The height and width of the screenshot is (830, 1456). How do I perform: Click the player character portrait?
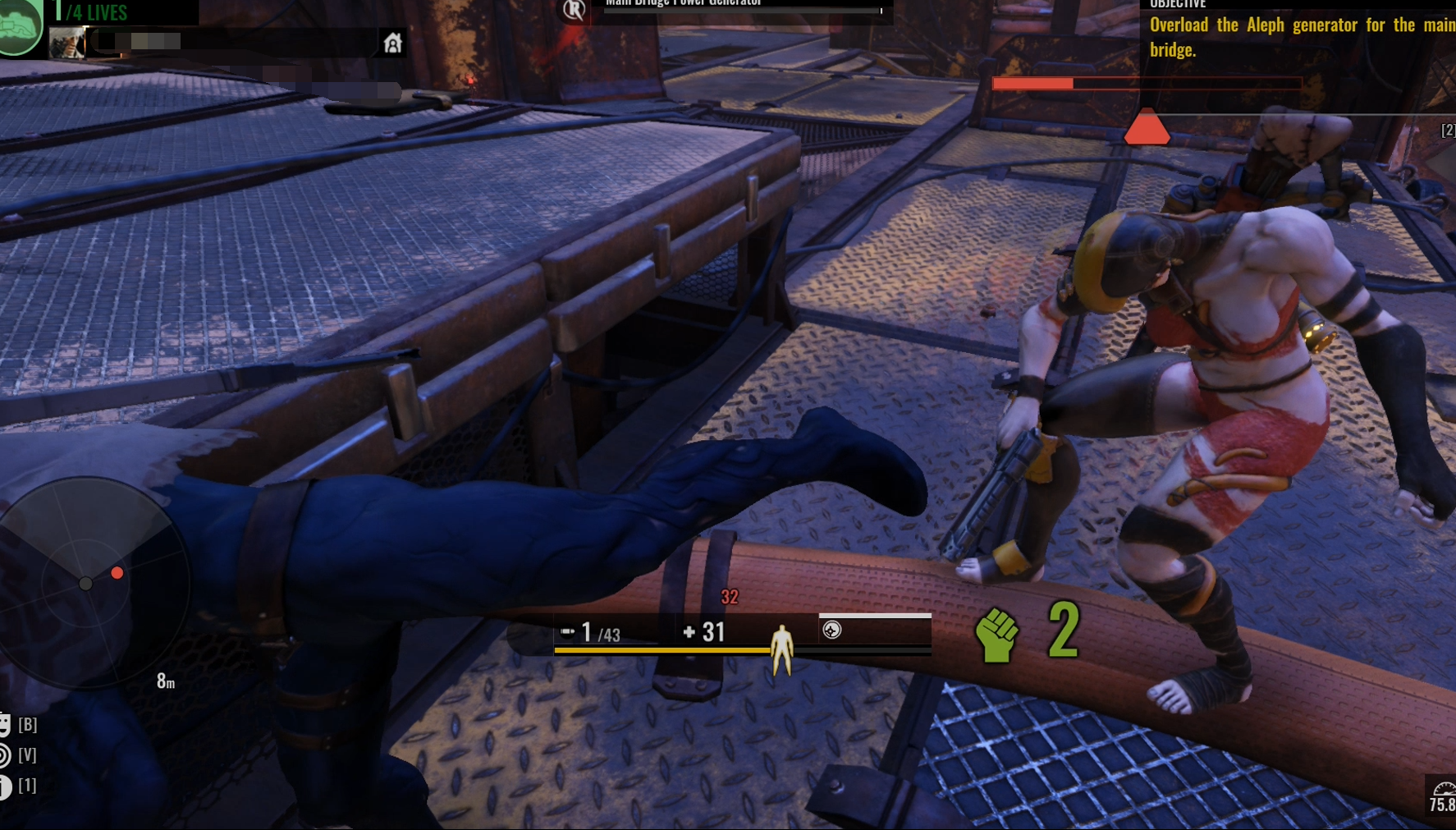[x=66, y=43]
